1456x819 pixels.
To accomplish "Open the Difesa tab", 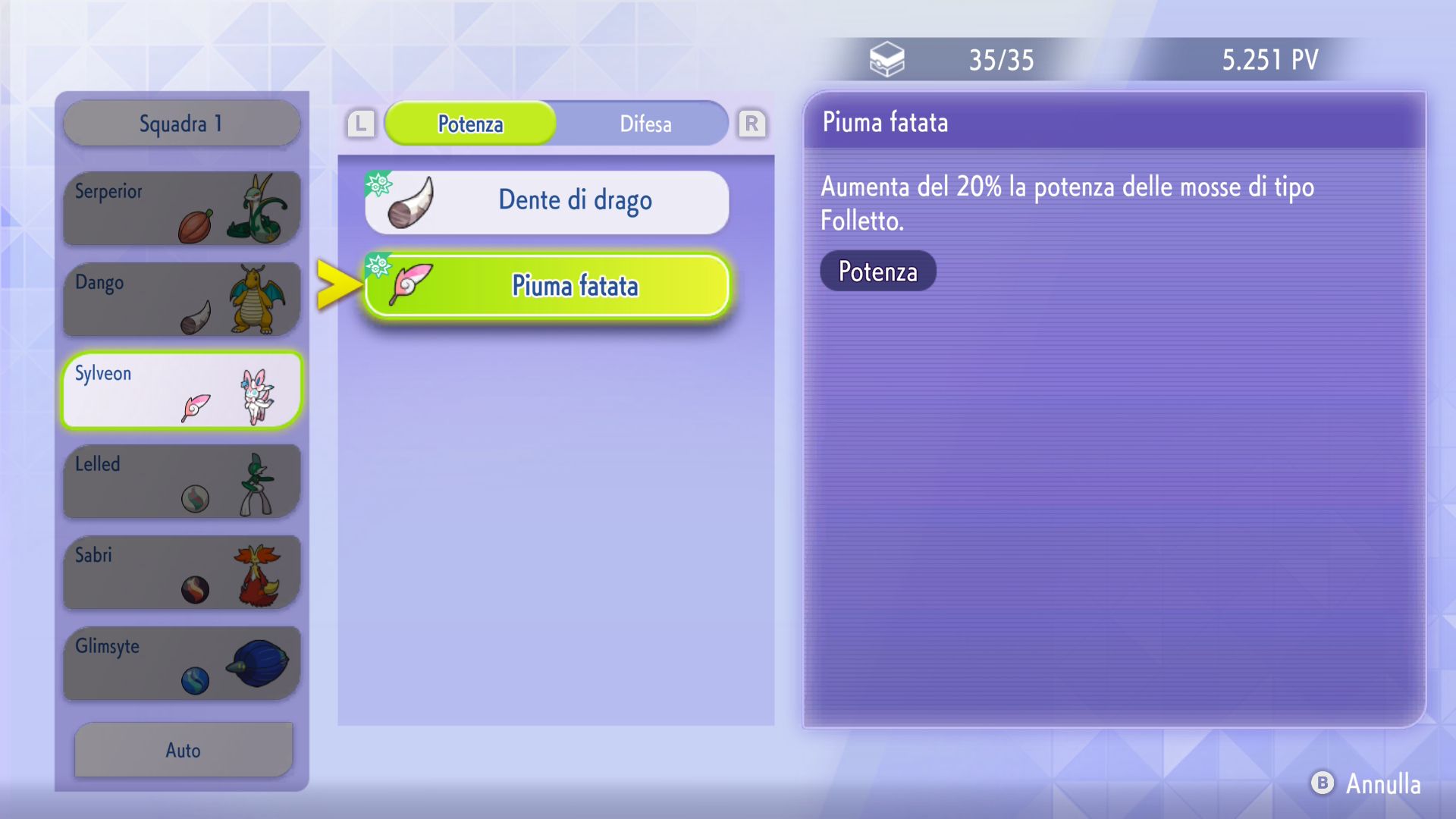I will [x=645, y=124].
